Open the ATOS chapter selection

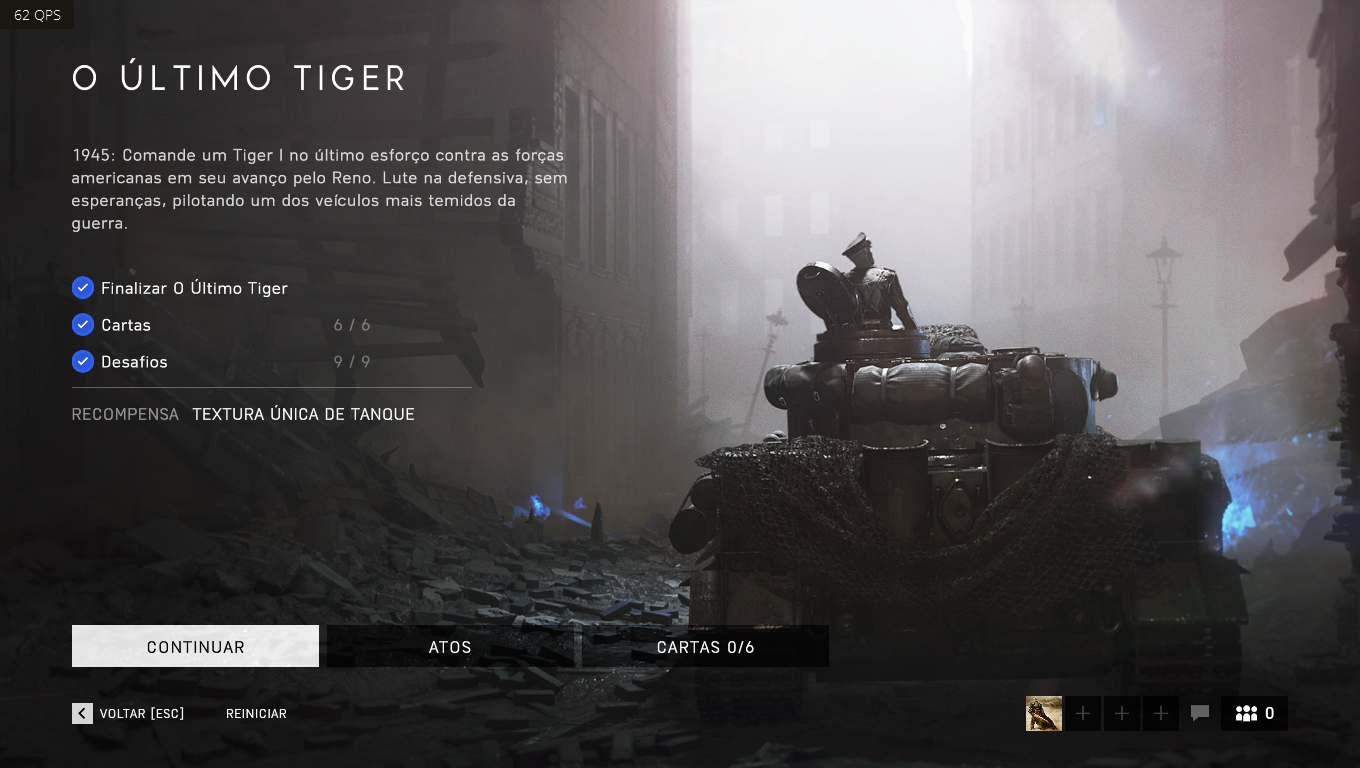[x=450, y=647]
